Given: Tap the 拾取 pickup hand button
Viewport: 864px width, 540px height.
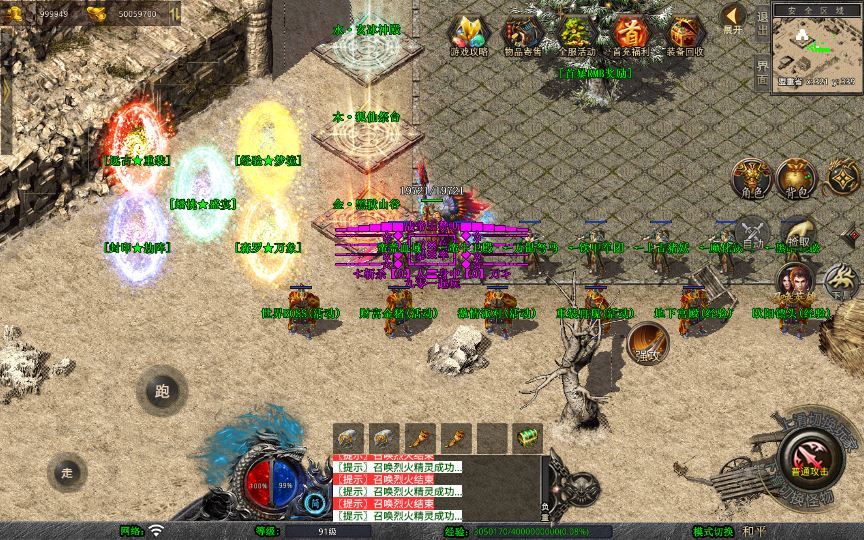Looking at the screenshot, I should click(798, 234).
